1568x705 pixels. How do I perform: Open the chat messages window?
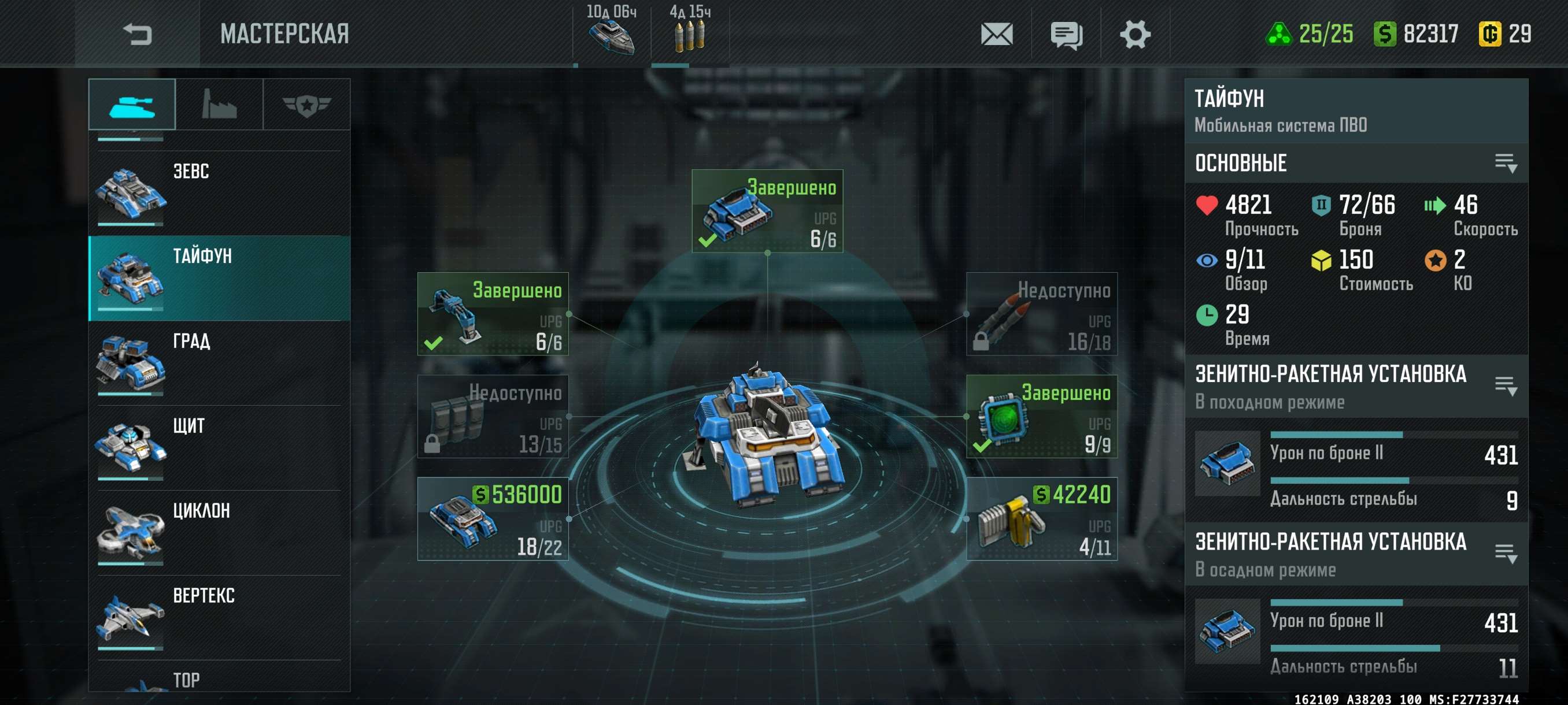pyautogui.click(x=1066, y=34)
